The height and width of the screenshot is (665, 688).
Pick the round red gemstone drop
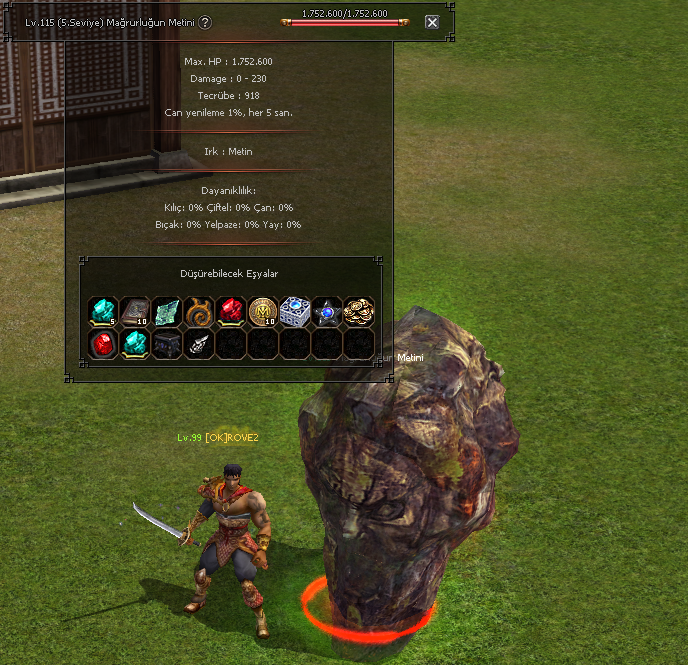click(103, 343)
